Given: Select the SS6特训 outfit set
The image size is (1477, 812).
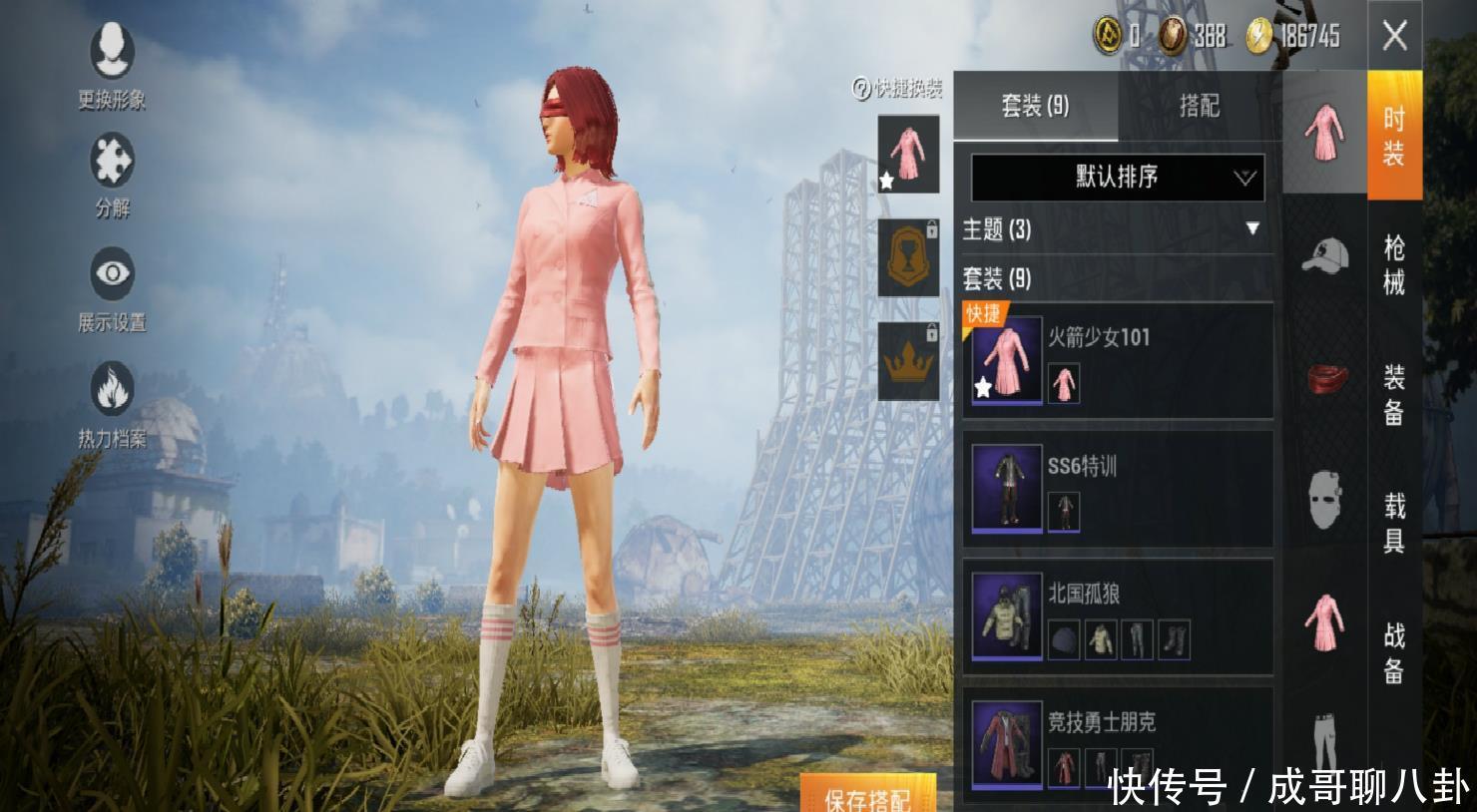Looking at the screenshot, I should click(1117, 489).
